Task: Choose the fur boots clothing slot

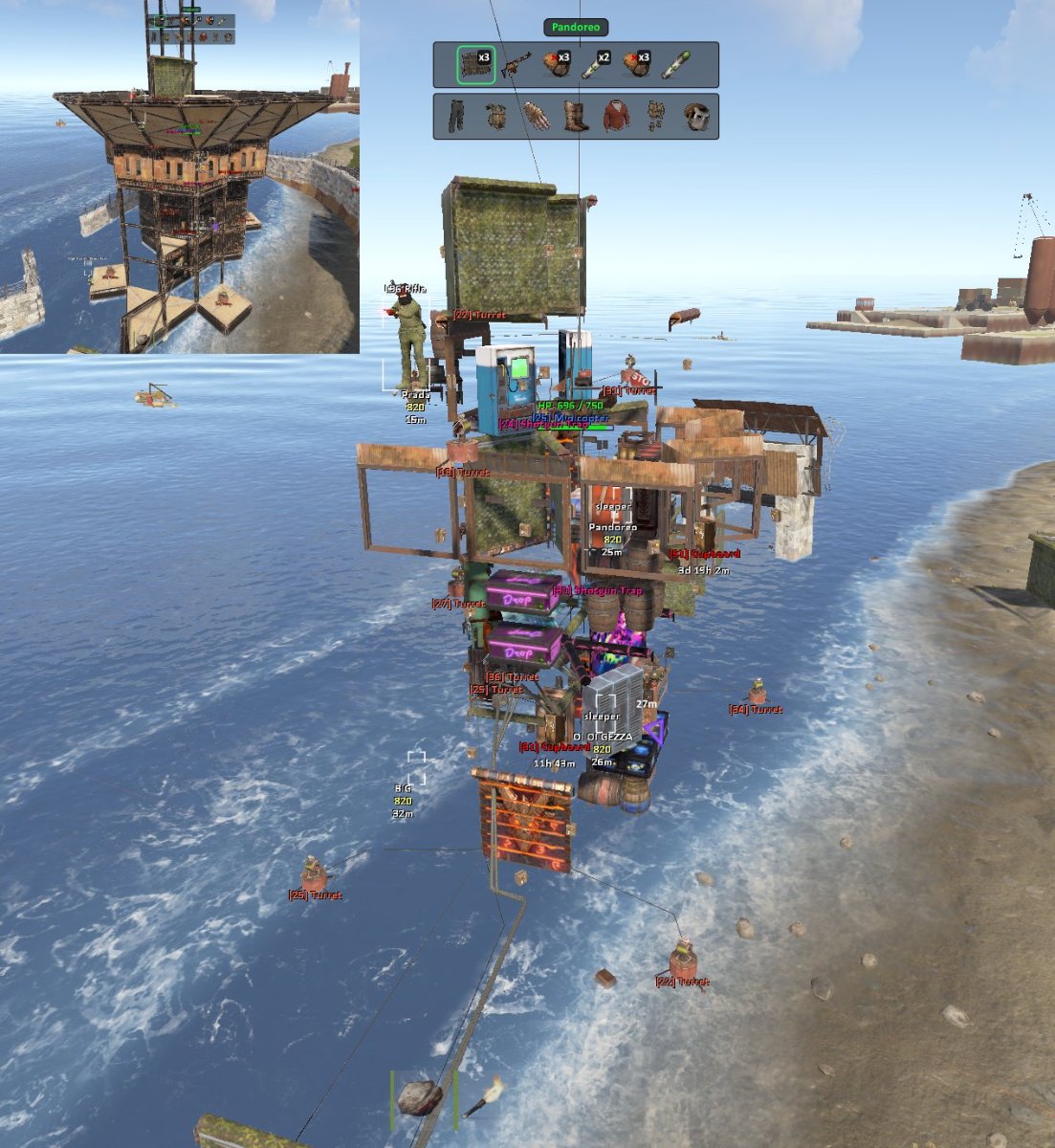Action: [x=576, y=117]
